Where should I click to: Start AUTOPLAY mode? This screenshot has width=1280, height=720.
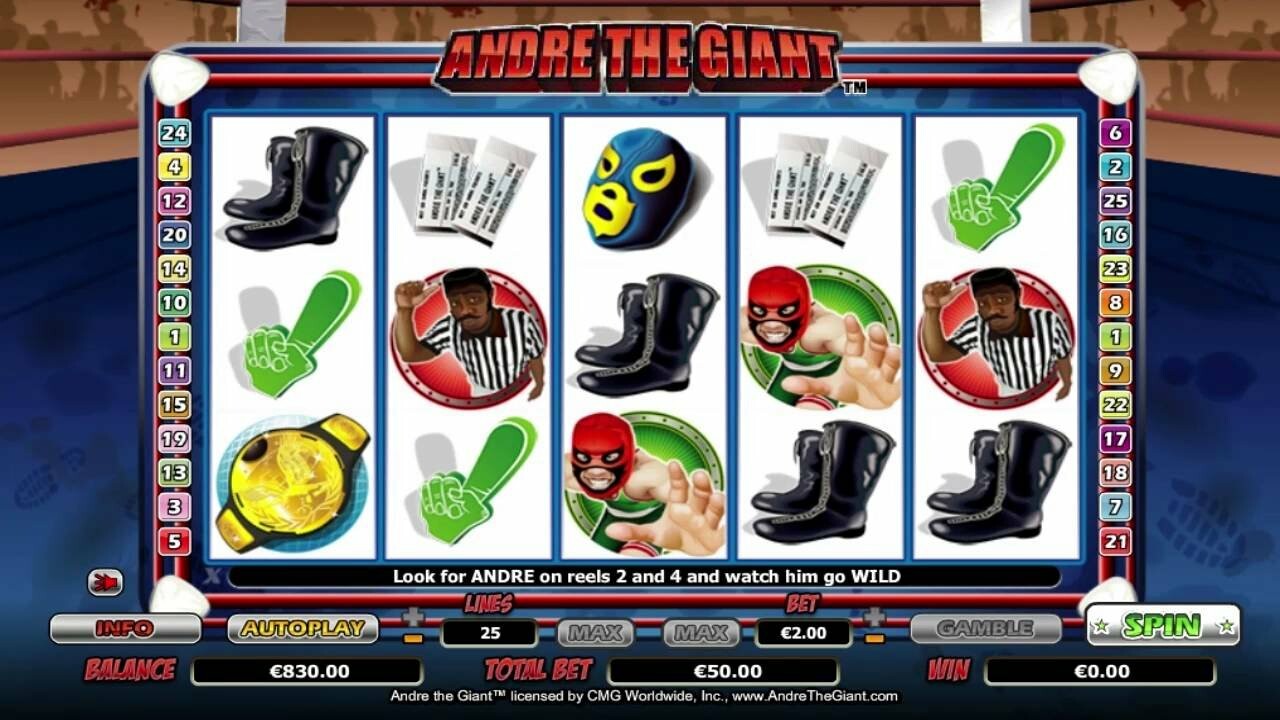pyautogui.click(x=302, y=628)
